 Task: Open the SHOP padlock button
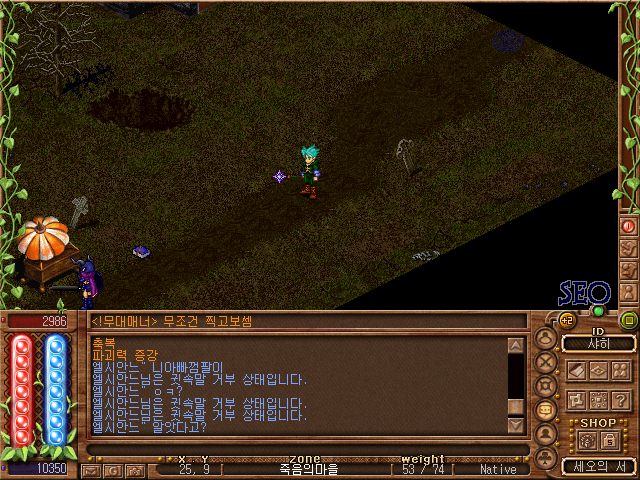click(609, 440)
